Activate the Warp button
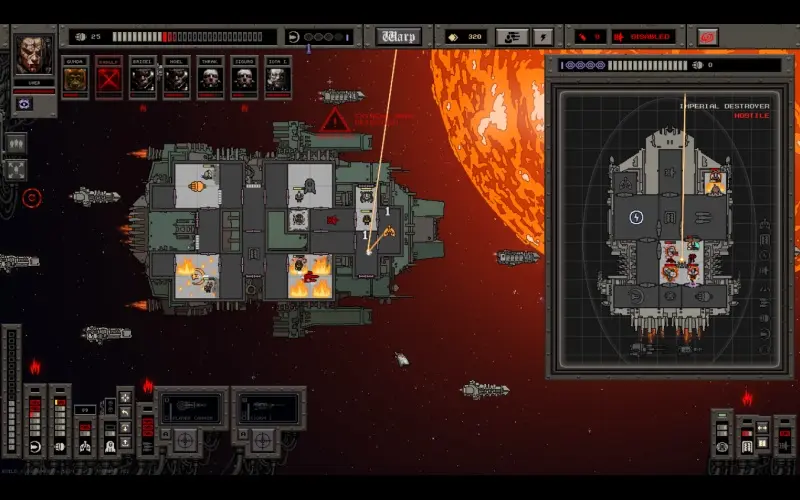The width and height of the screenshot is (800, 500). click(398, 37)
